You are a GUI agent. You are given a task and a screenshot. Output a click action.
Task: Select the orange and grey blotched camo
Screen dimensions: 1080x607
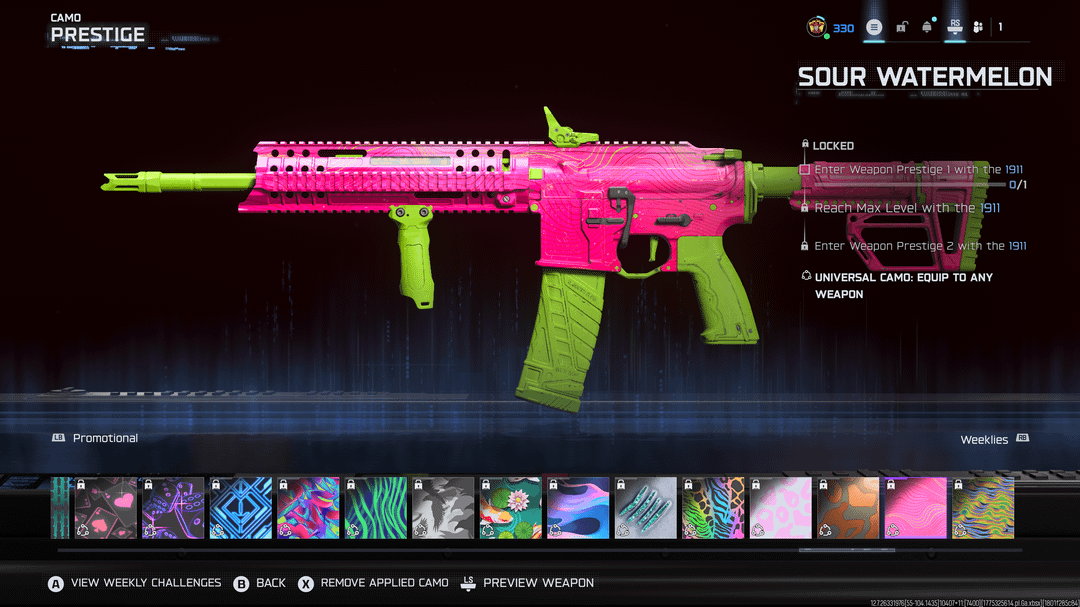[x=849, y=508]
